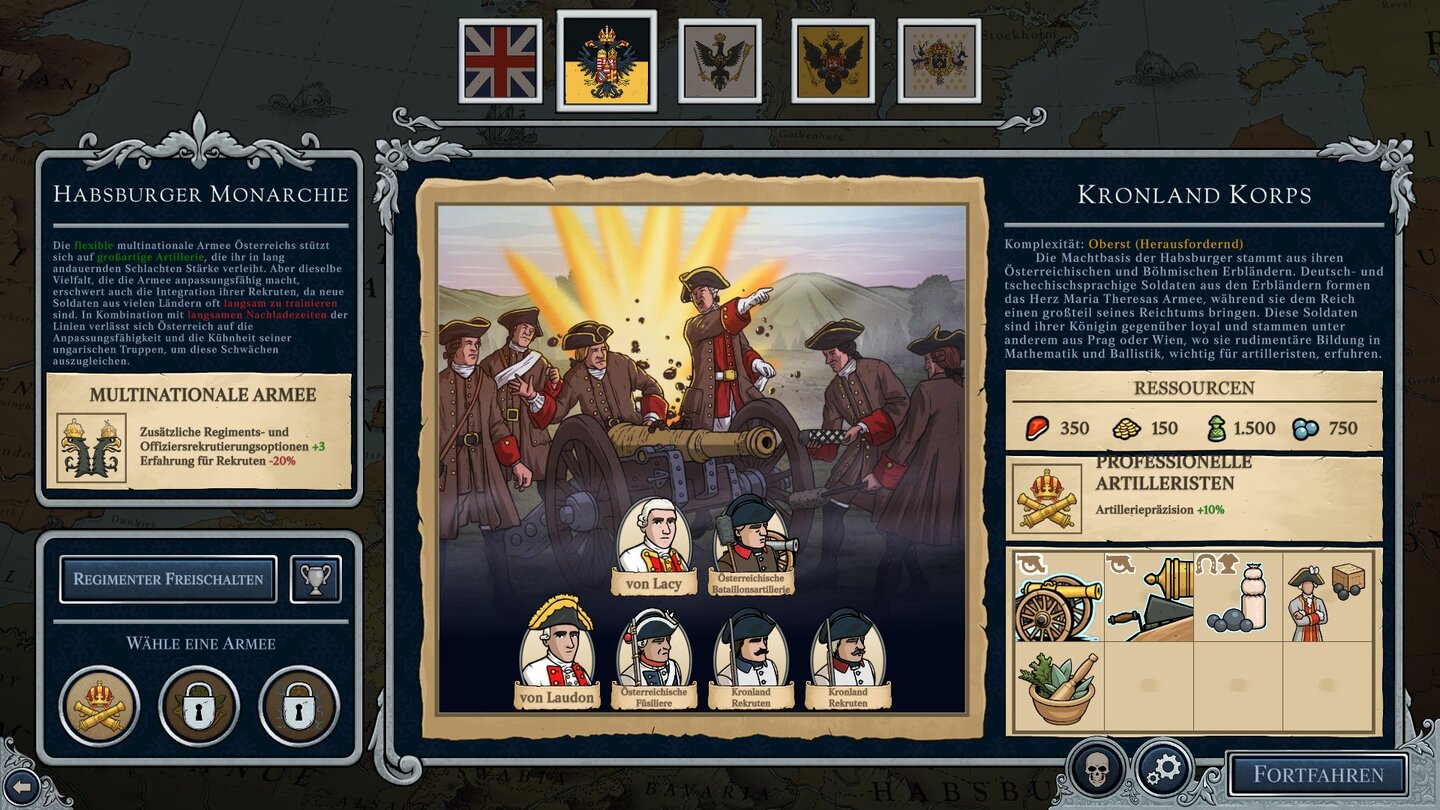The width and height of the screenshot is (1440, 810).
Task: Switch to the Prussian eagle flag tab
Action: click(x=720, y=60)
